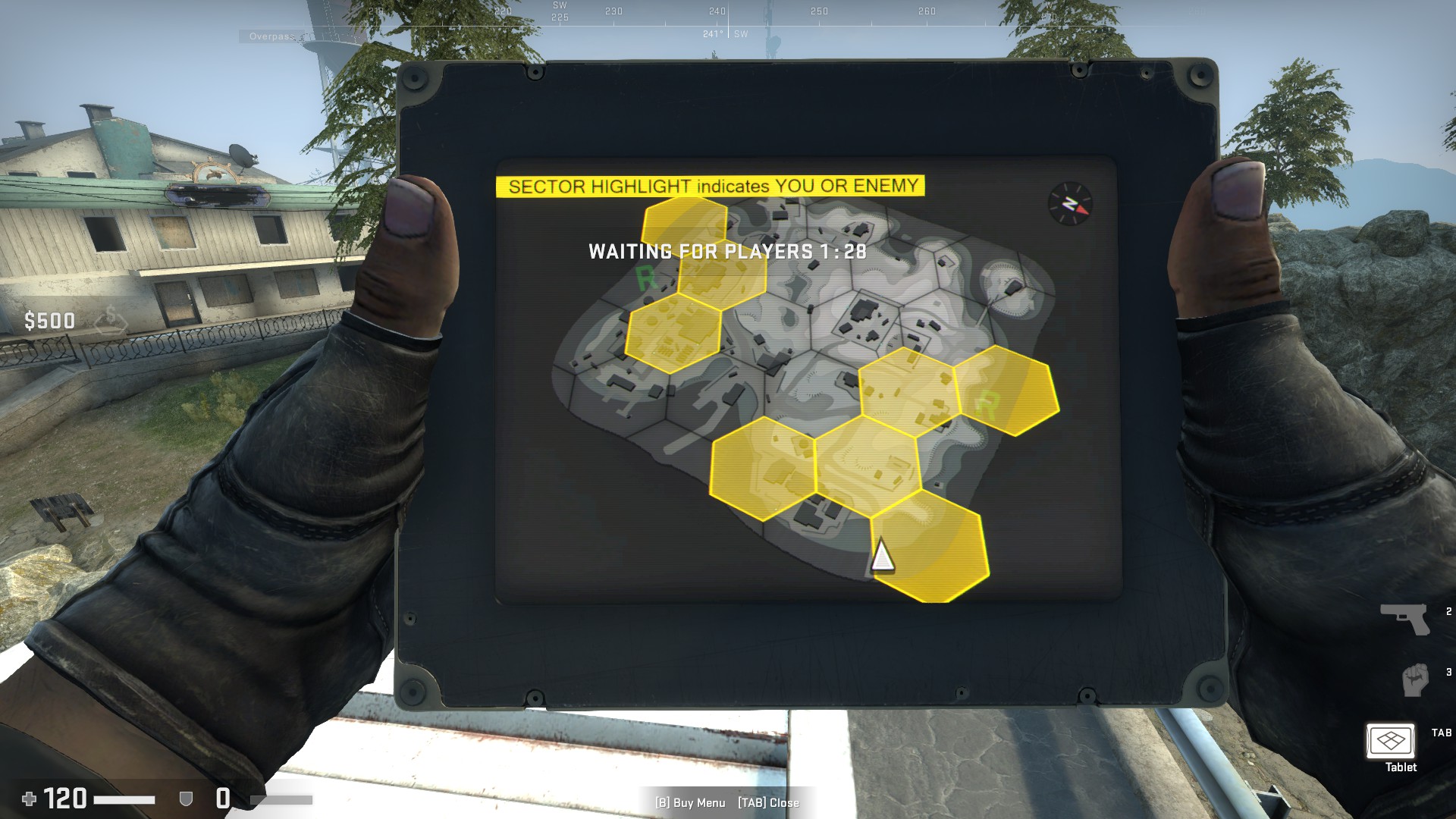
Task: Click the Overpass label on the compass bar
Action: pyautogui.click(x=271, y=35)
